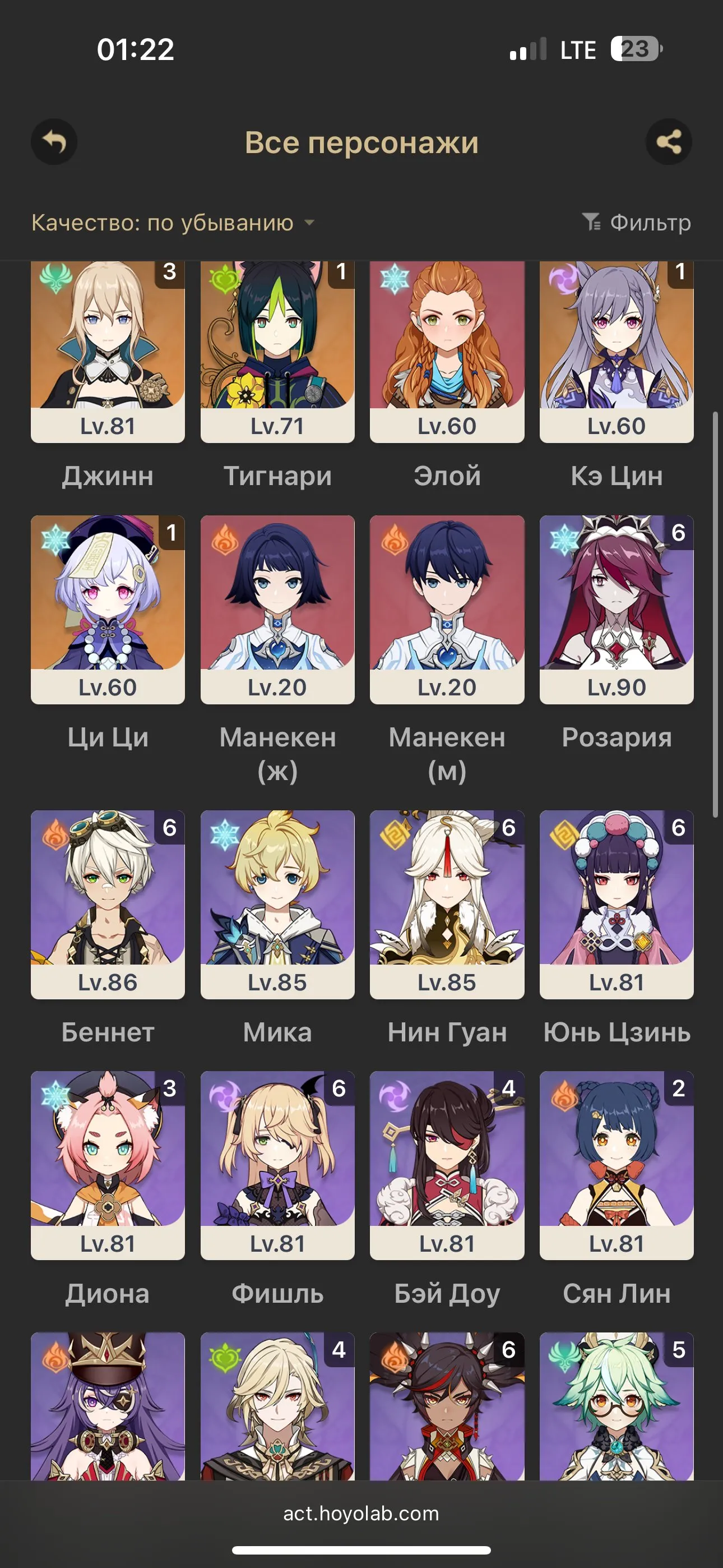This screenshot has width=723, height=1568.
Task: Go back using the arrow button
Action: [x=54, y=141]
